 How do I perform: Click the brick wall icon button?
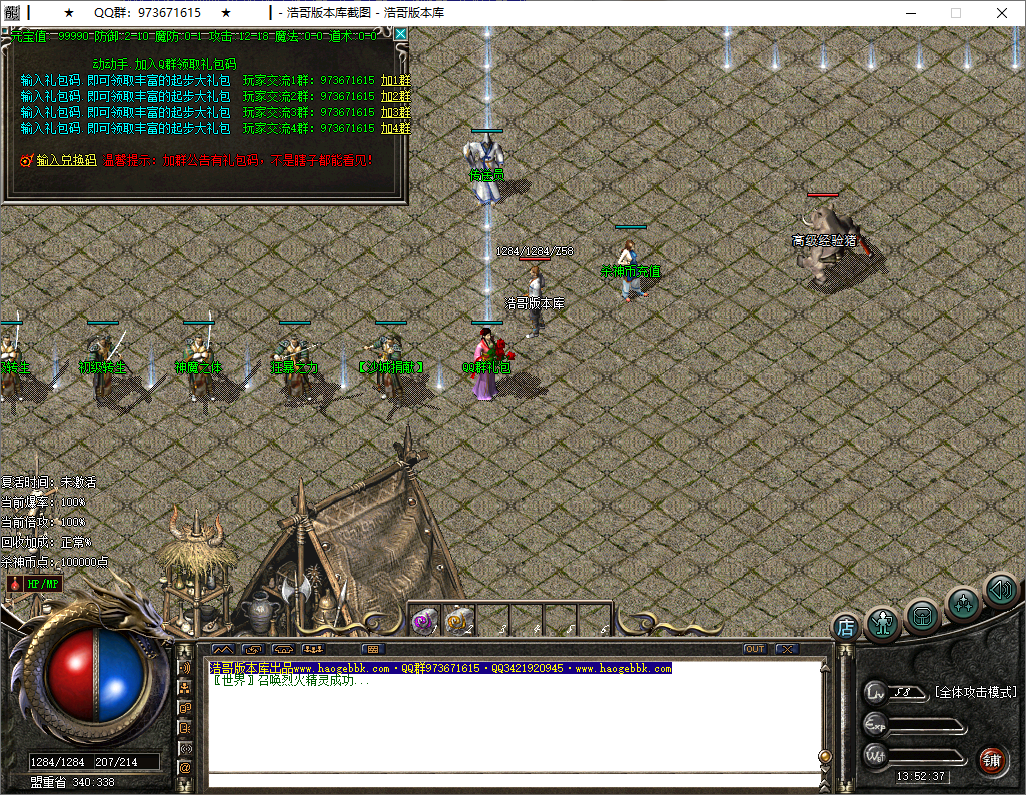coord(373,649)
